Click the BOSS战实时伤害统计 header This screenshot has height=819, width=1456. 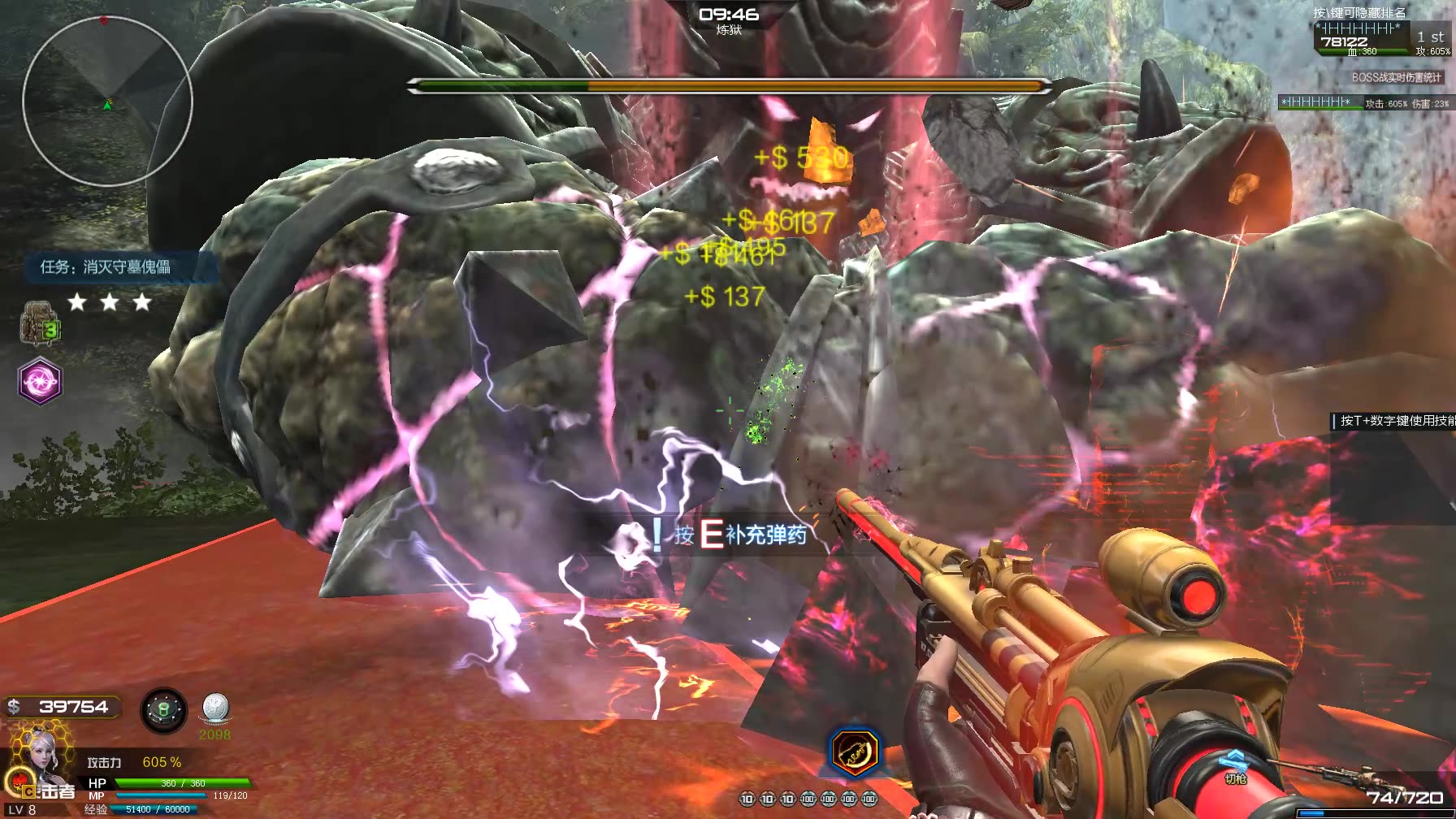click(x=1396, y=77)
